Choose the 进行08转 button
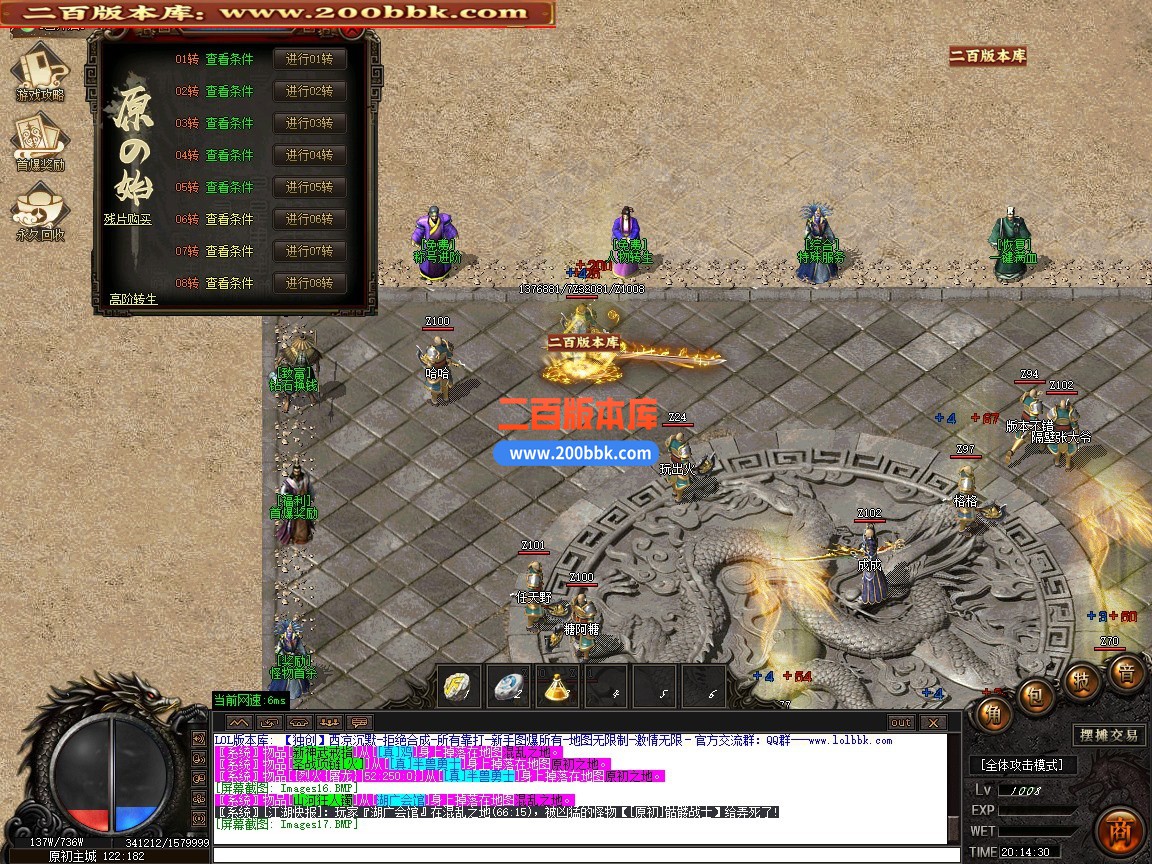The width and height of the screenshot is (1152, 864). tap(309, 283)
